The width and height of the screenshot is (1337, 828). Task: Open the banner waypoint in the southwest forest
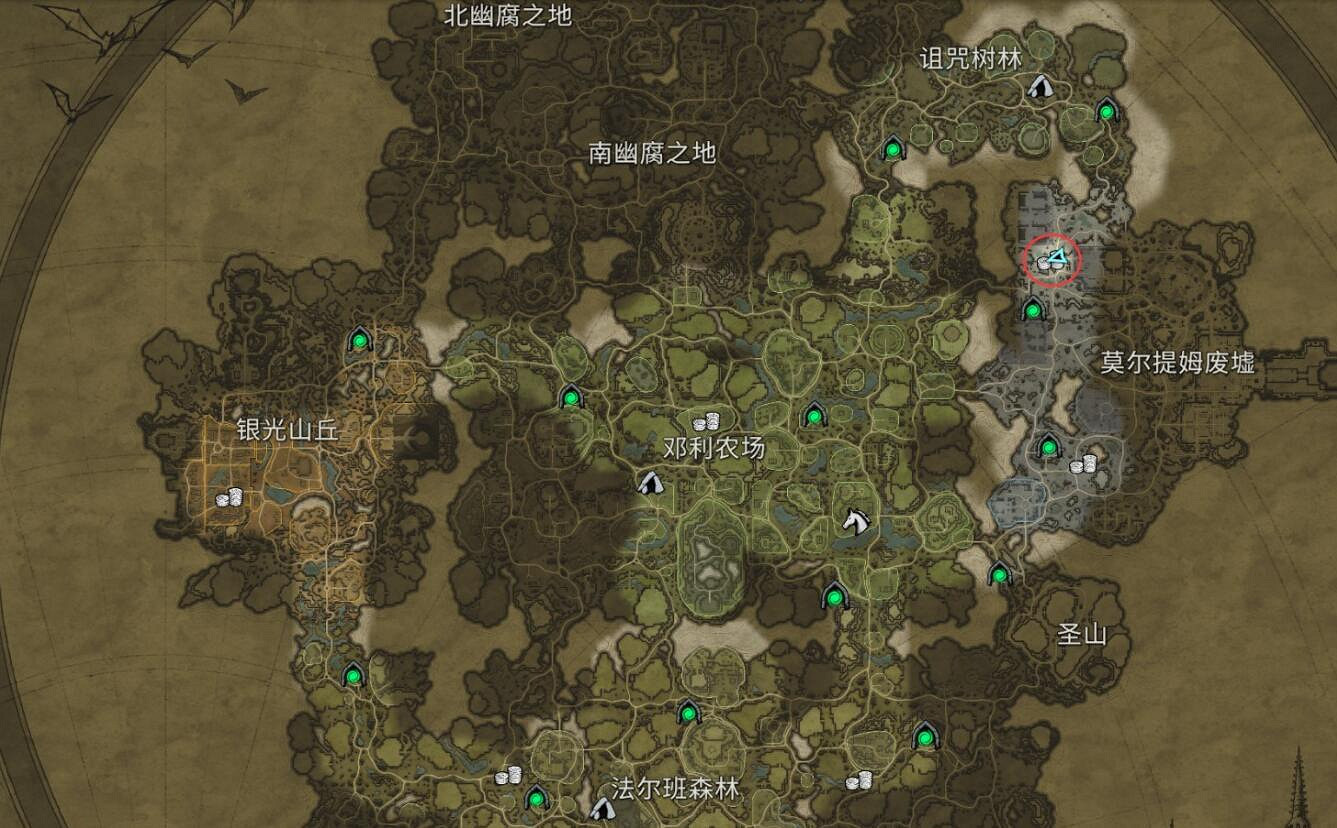coord(352,678)
